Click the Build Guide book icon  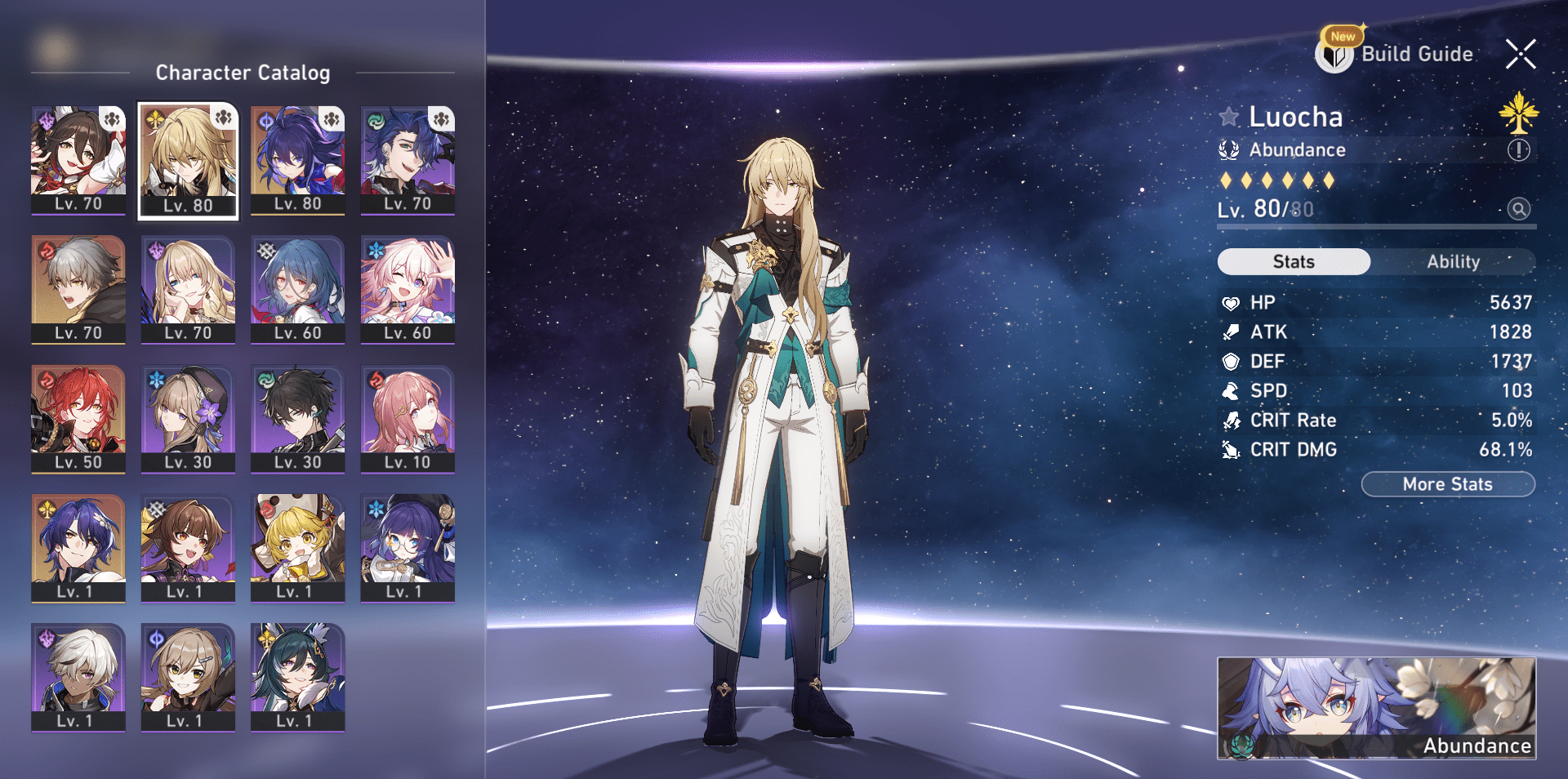point(1334,54)
